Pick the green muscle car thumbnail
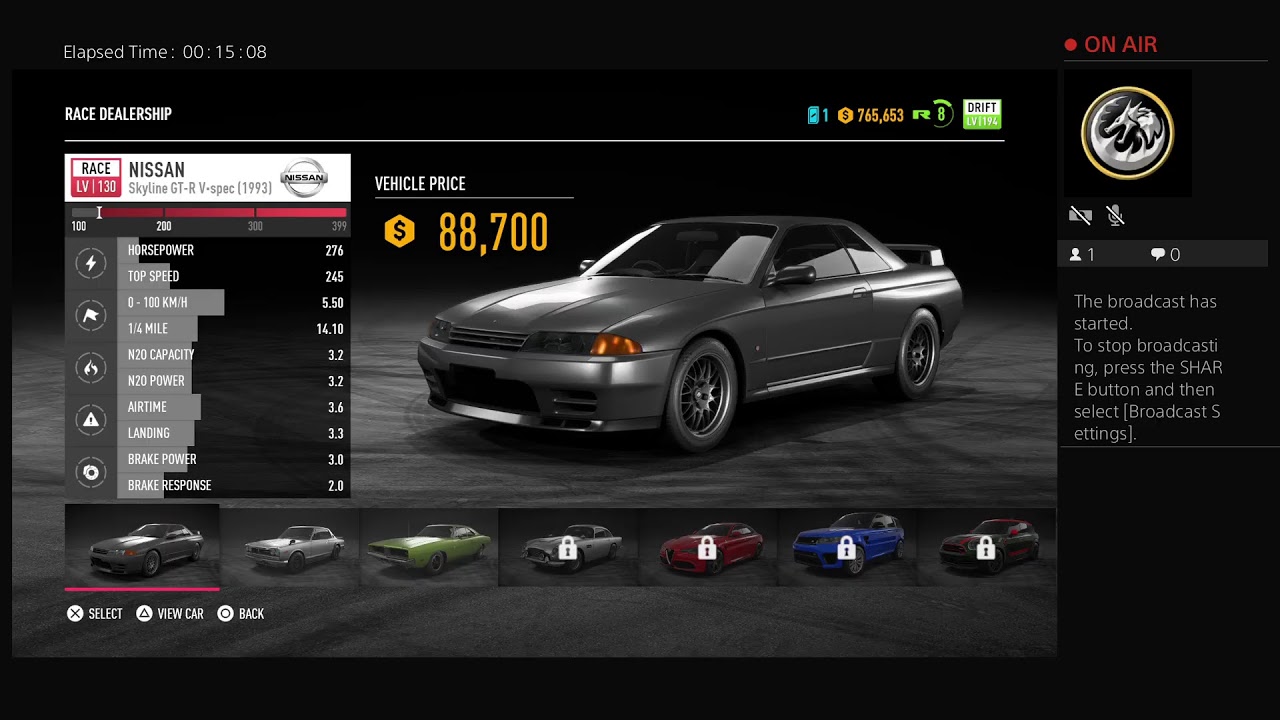 click(x=429, y=546)
